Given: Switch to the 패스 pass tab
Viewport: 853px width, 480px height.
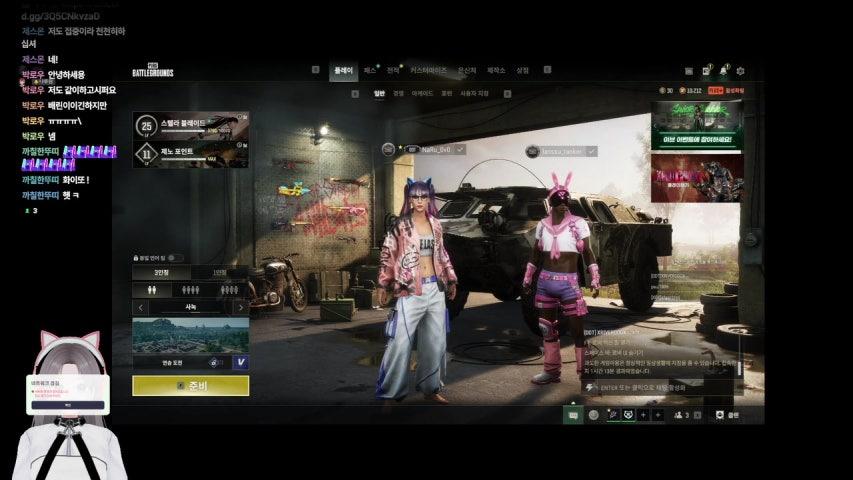Looking at the screenshot, I should 370,71.
